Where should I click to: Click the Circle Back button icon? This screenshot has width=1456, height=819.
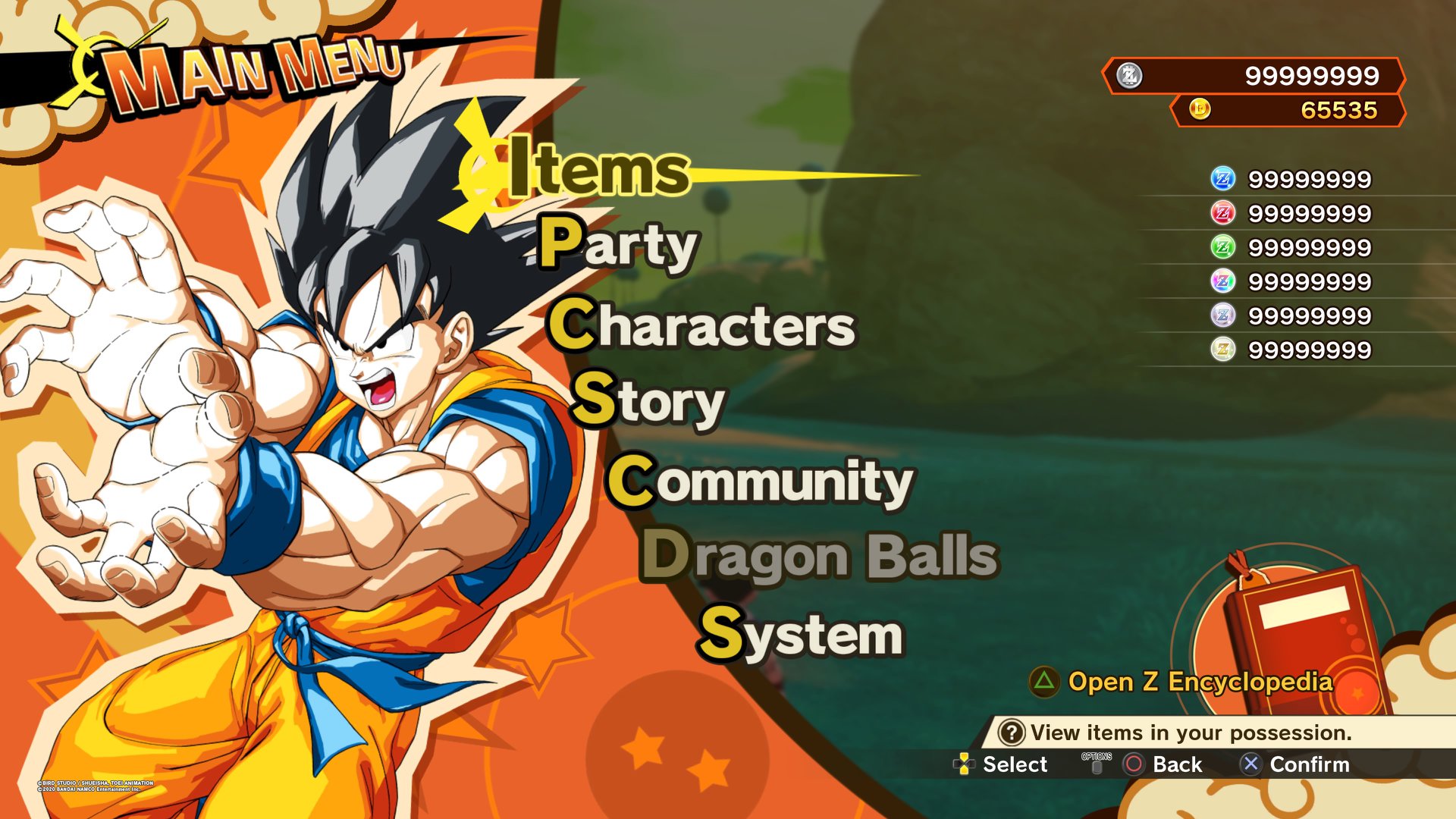coord(1133,765)
